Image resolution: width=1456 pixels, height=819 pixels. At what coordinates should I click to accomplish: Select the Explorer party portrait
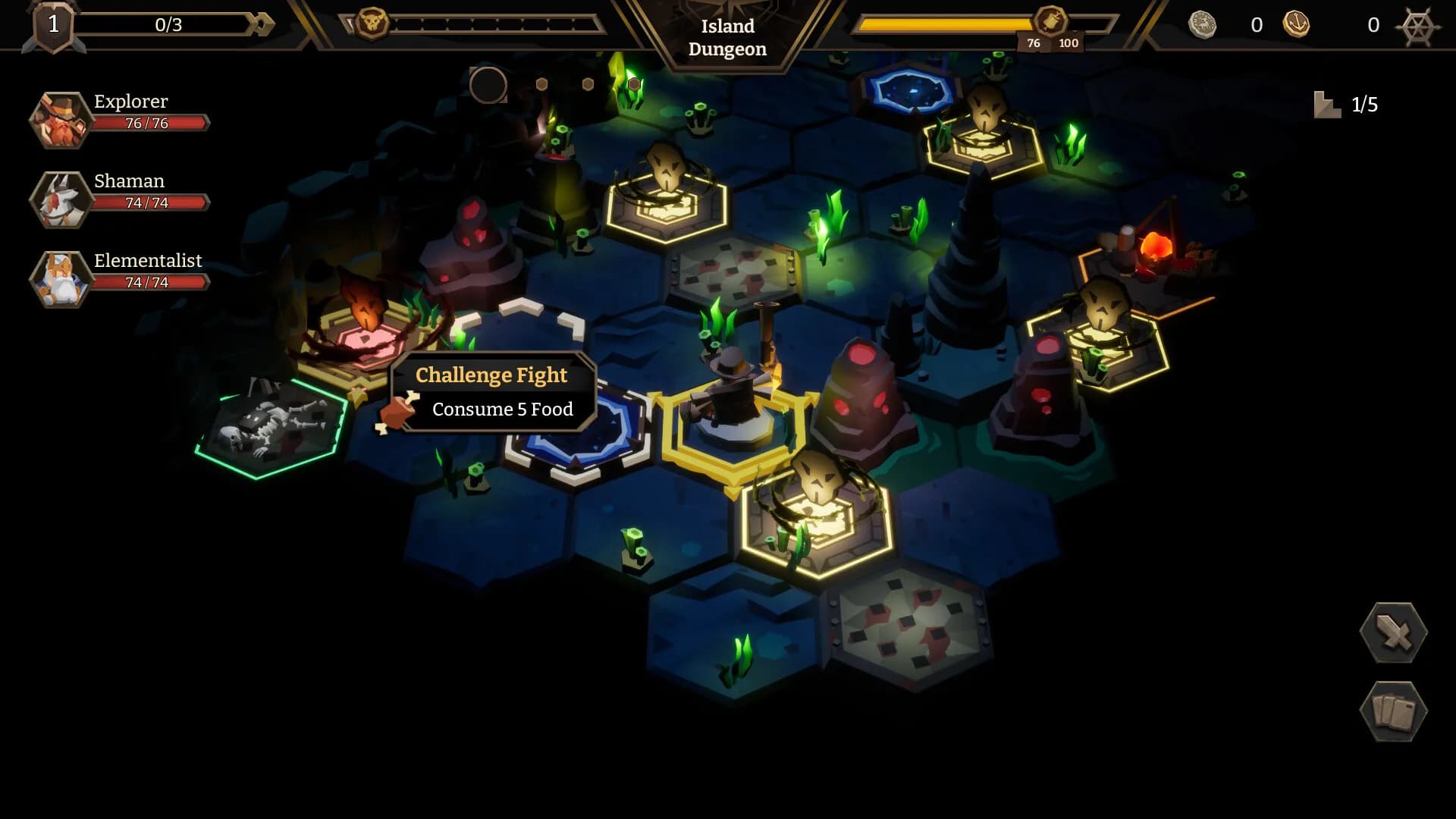[60, 120]
